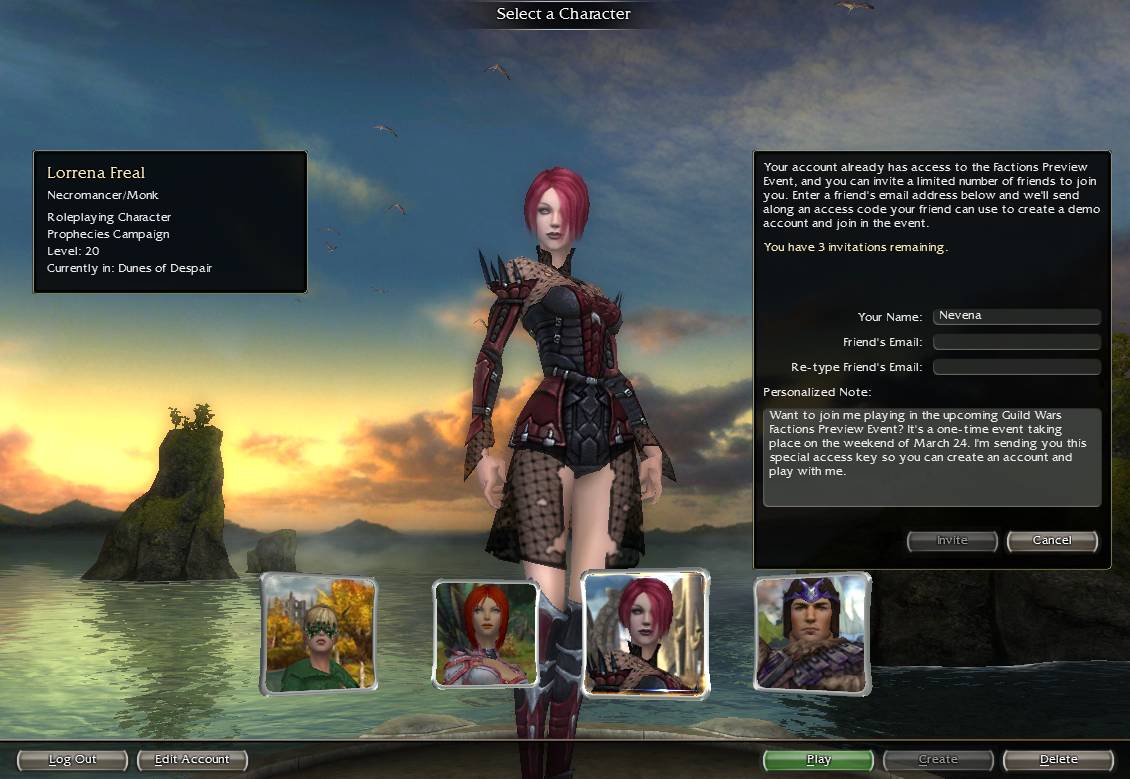The height and width of the screenshot is (779, 1130).
Task: Pick the purple-helmeted male character portrait
Action: point(811,633)
